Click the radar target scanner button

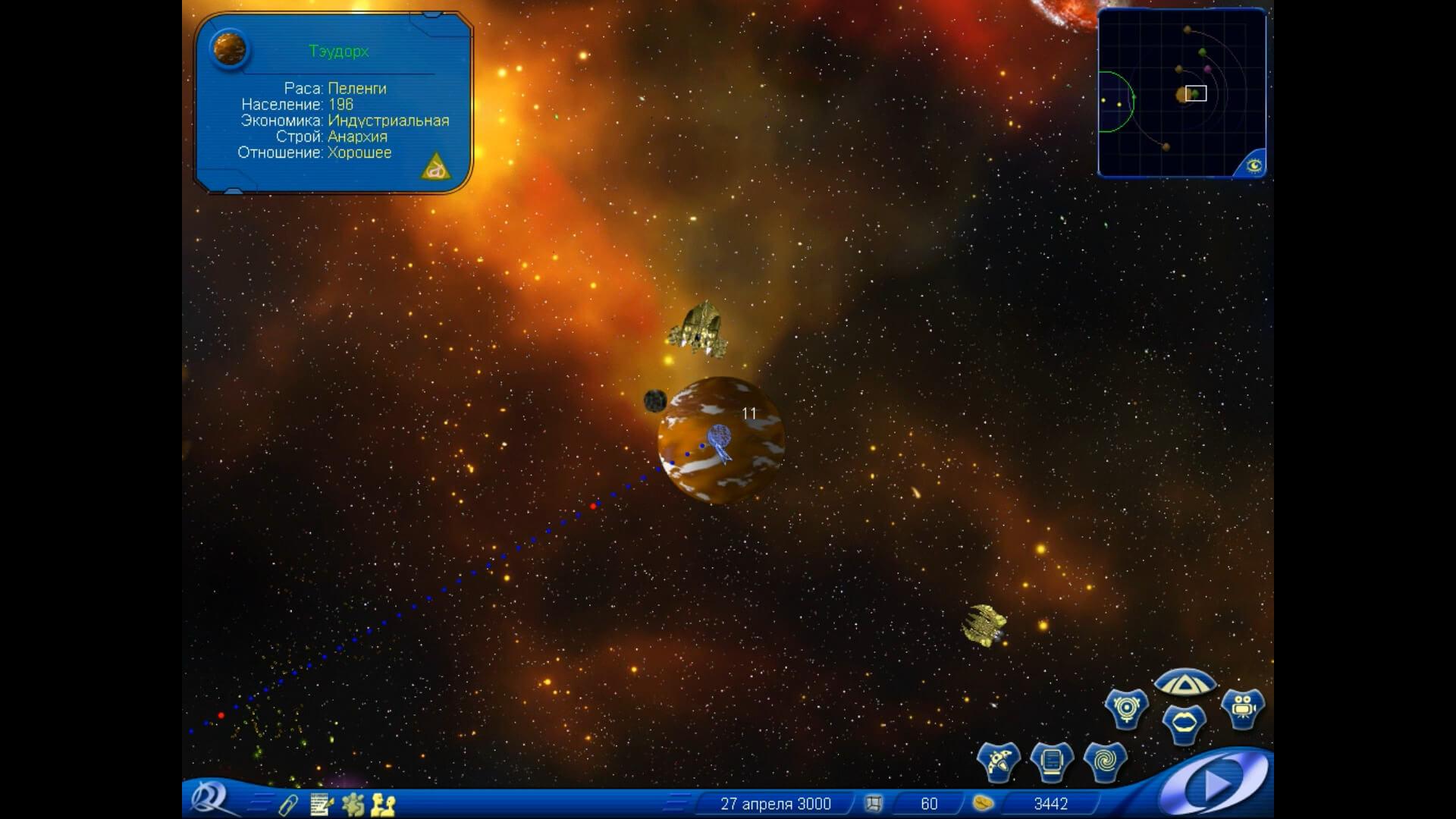(1126, 708)
